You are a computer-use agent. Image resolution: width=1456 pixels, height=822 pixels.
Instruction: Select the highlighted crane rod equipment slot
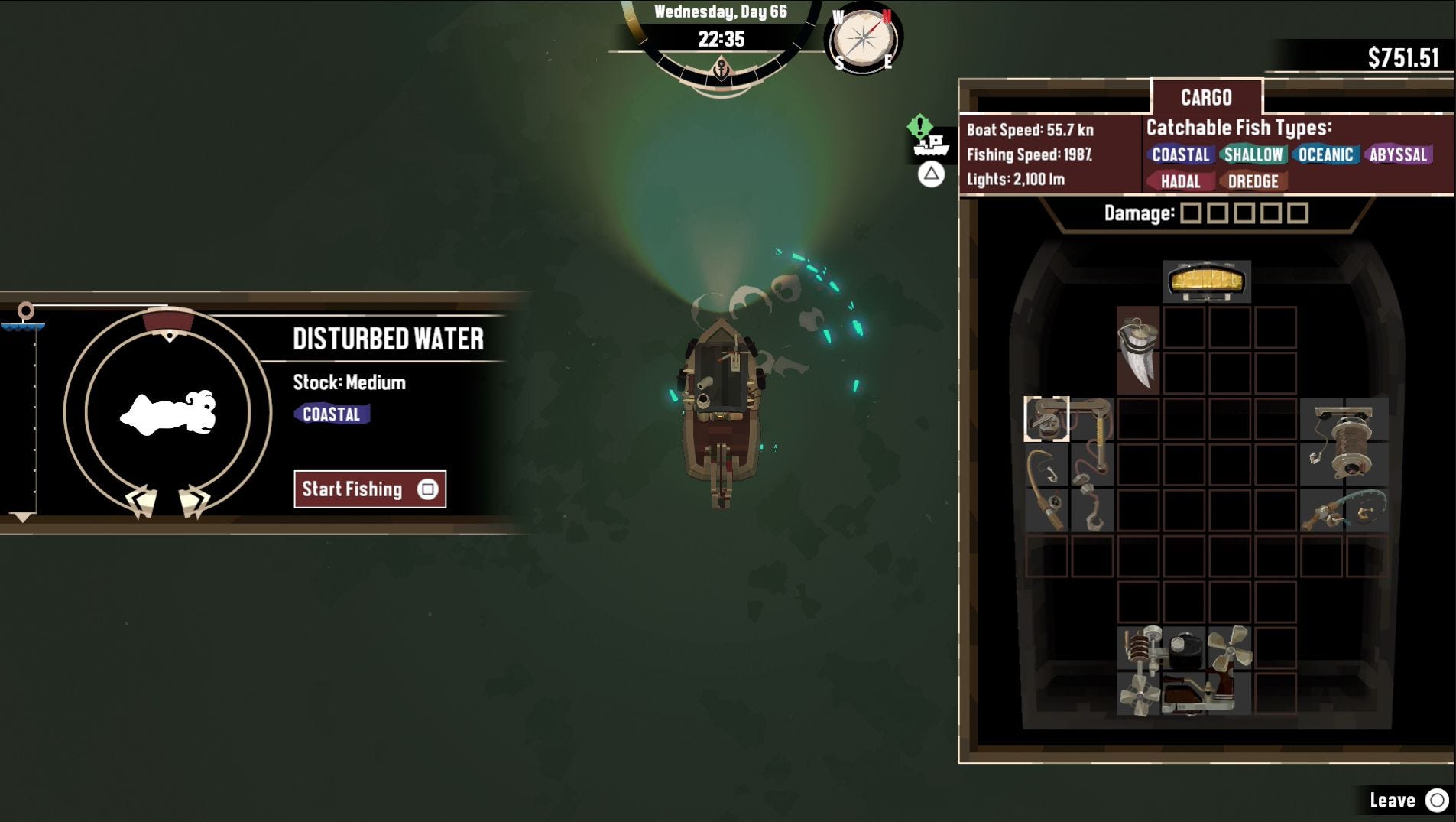point(1046,419)
